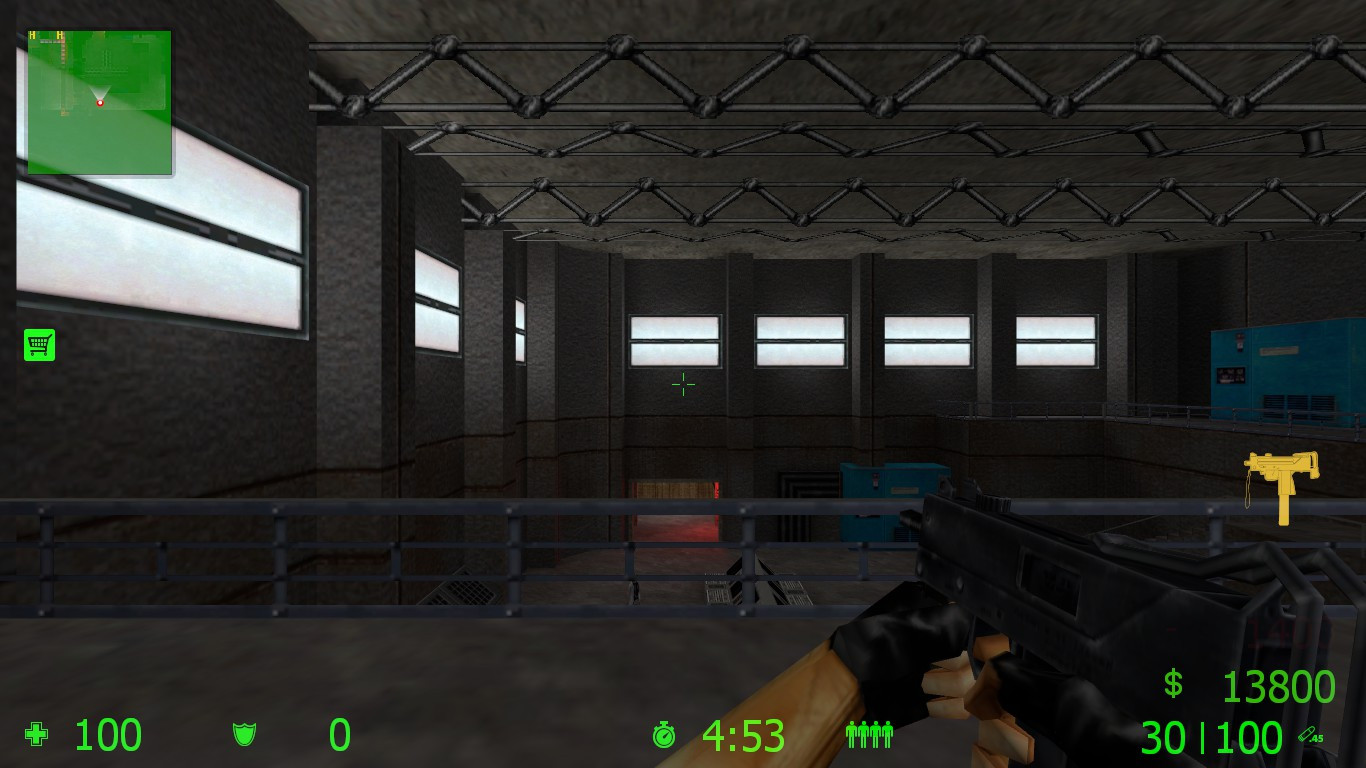Click the round timer showing 4:53
1366x768 pixels.
click(x=744, y=736)
